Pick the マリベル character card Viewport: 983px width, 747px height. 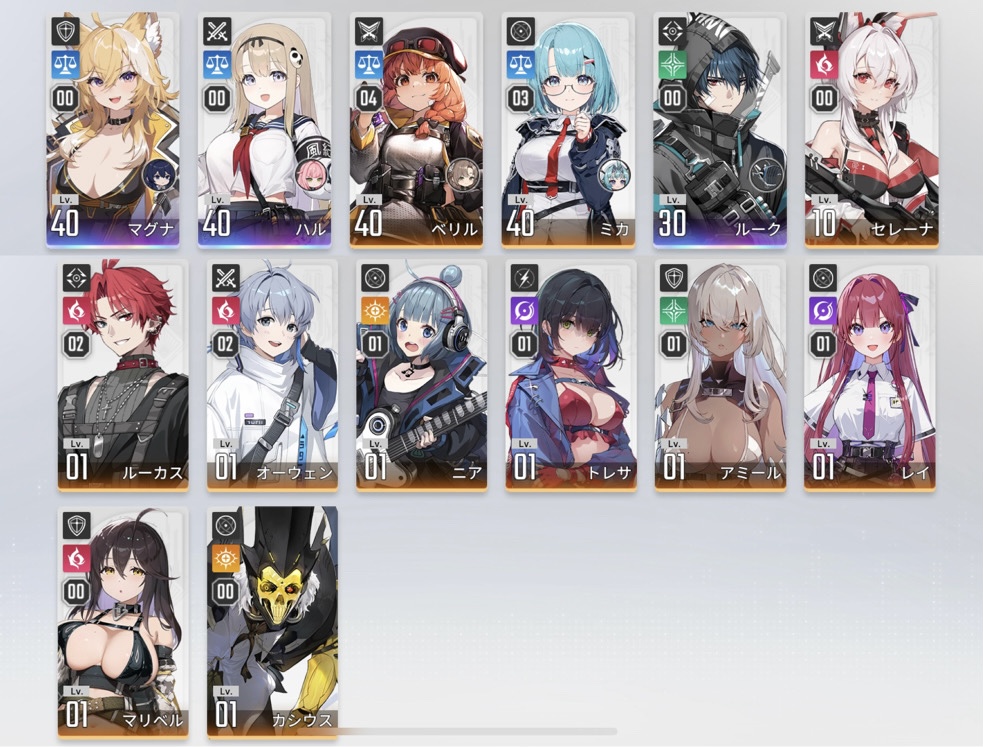point(122,622)
